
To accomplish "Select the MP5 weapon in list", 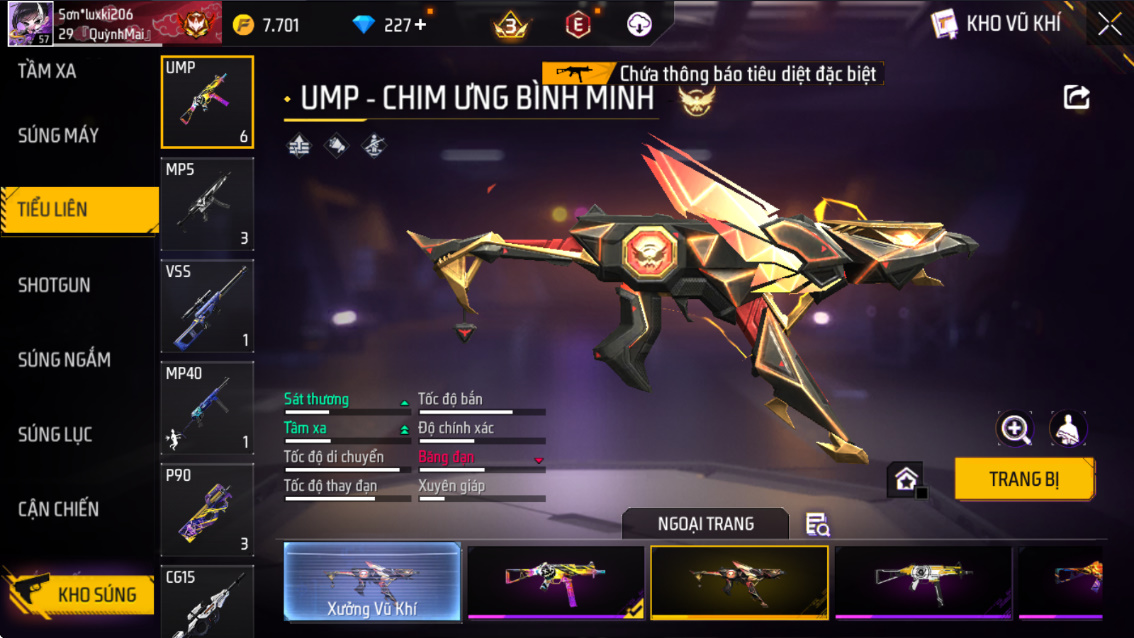I will (207, 204).
